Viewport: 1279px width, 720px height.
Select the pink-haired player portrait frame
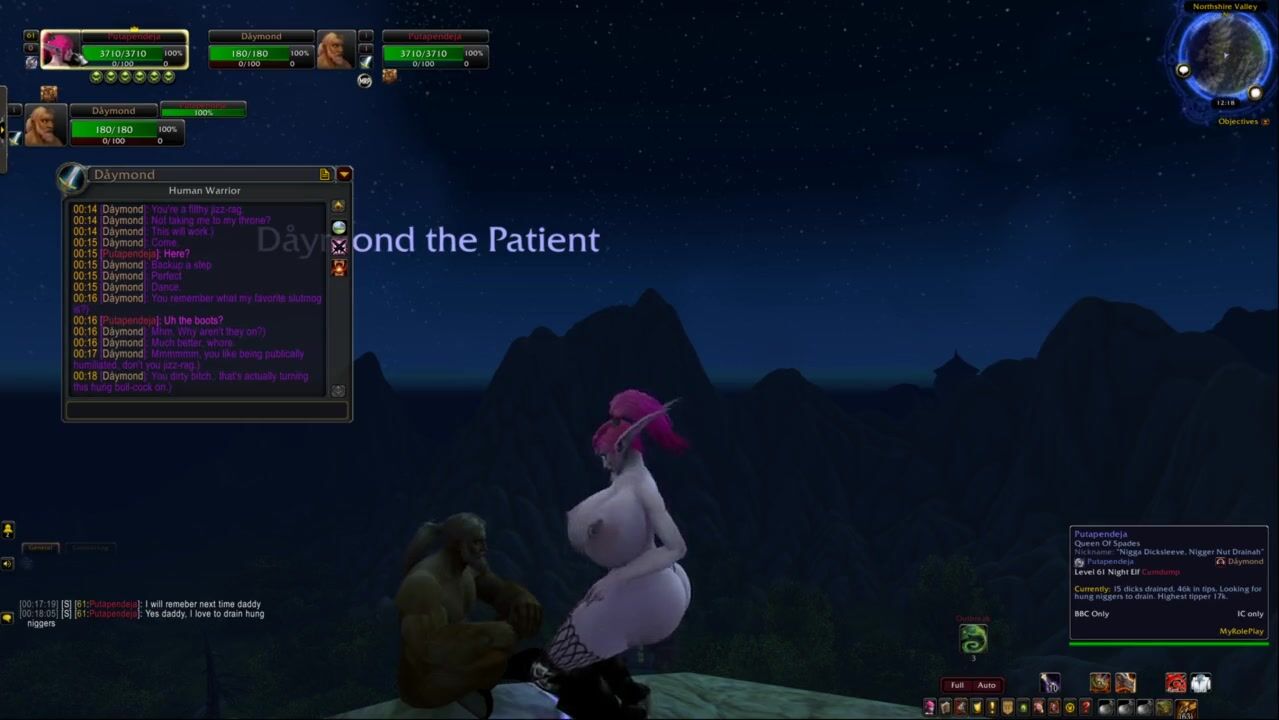point(60,49)
